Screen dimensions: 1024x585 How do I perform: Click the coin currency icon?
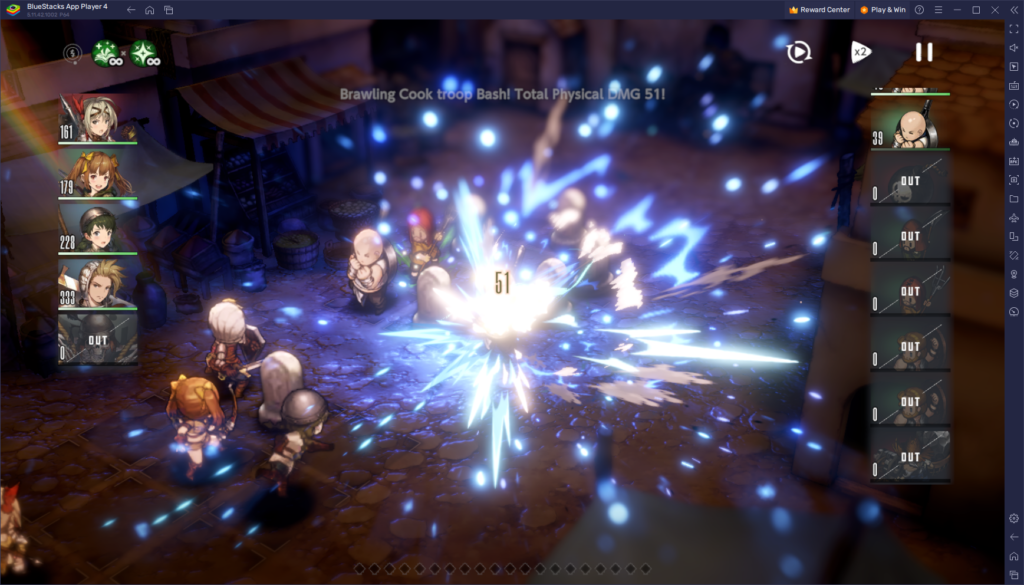pyautogui.click(x=73, y=53)
